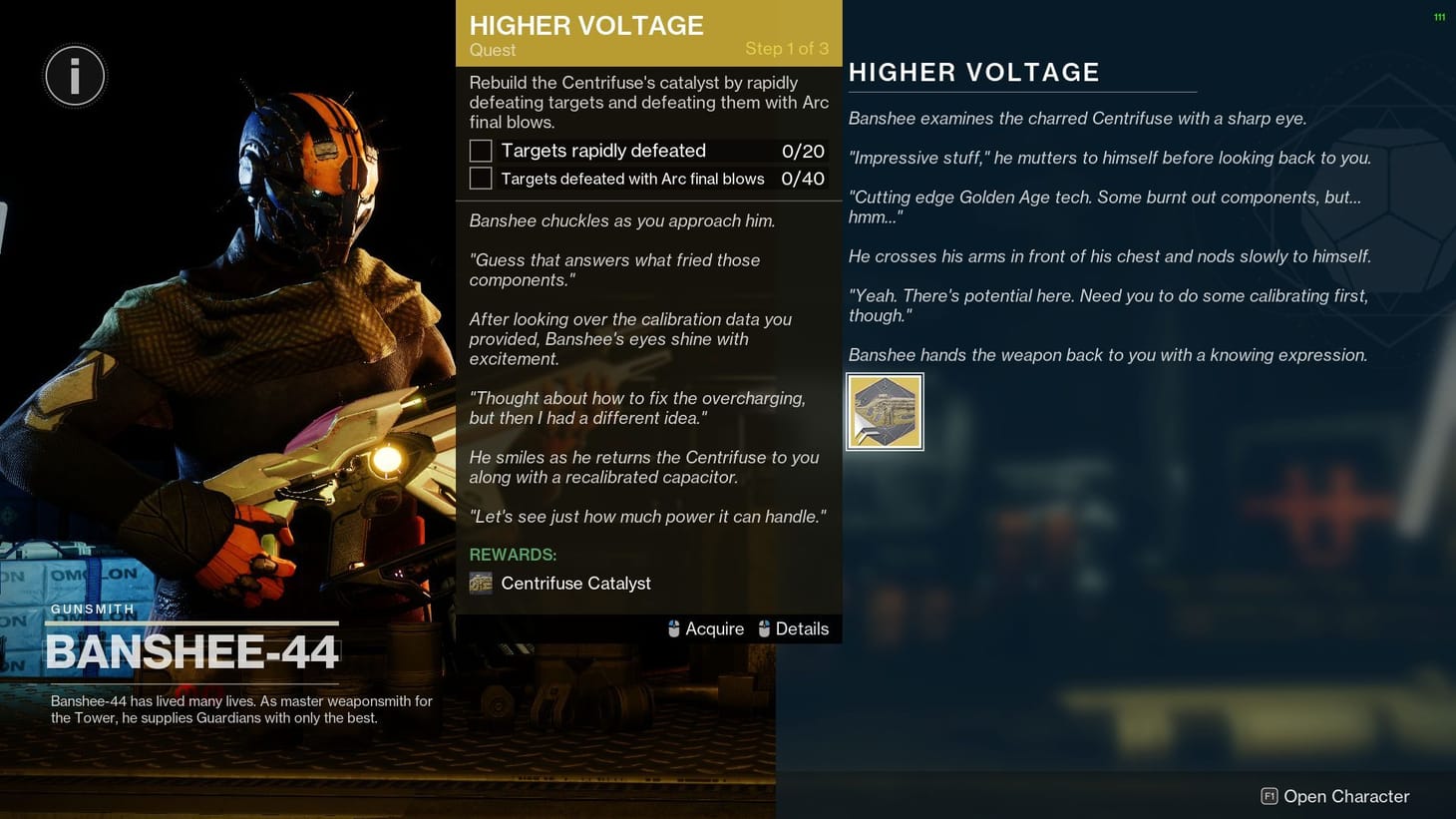Screen dimensions: 1456x819
Task: Check the Targets rapidly defeated objective box
Action: (x=480, y=151)
